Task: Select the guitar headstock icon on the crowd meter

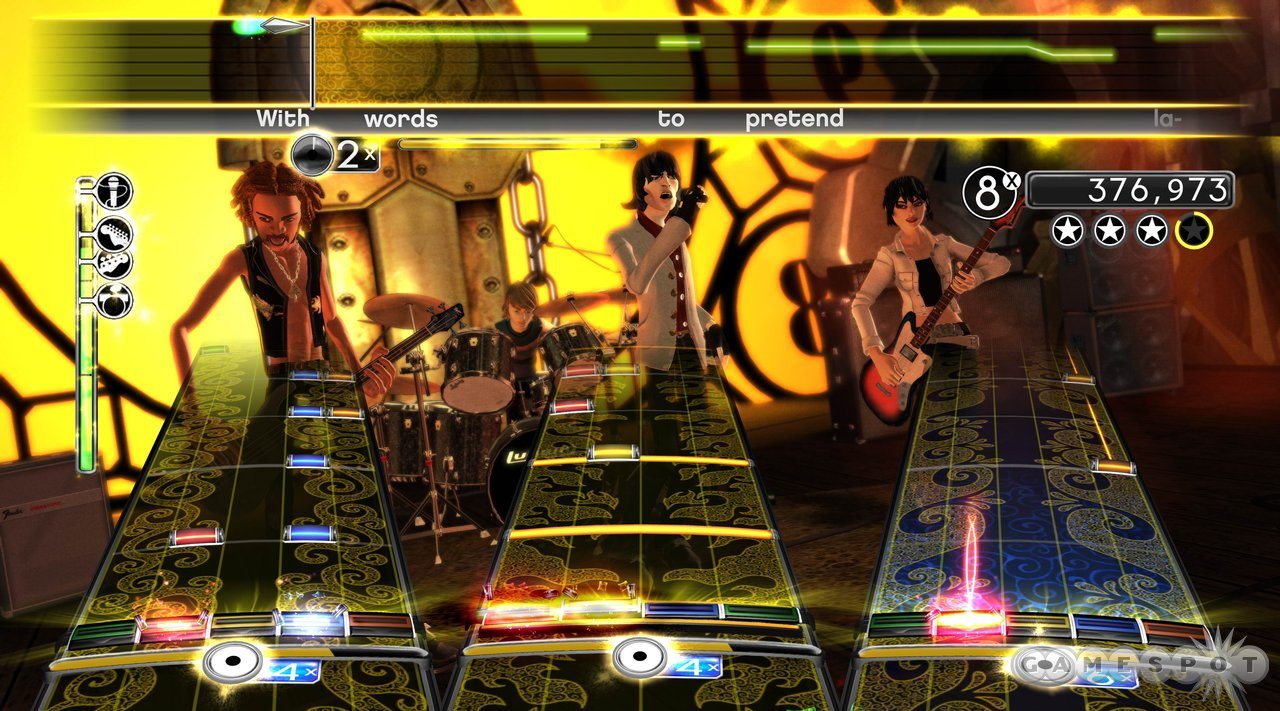Action: [x=115, y=233]
